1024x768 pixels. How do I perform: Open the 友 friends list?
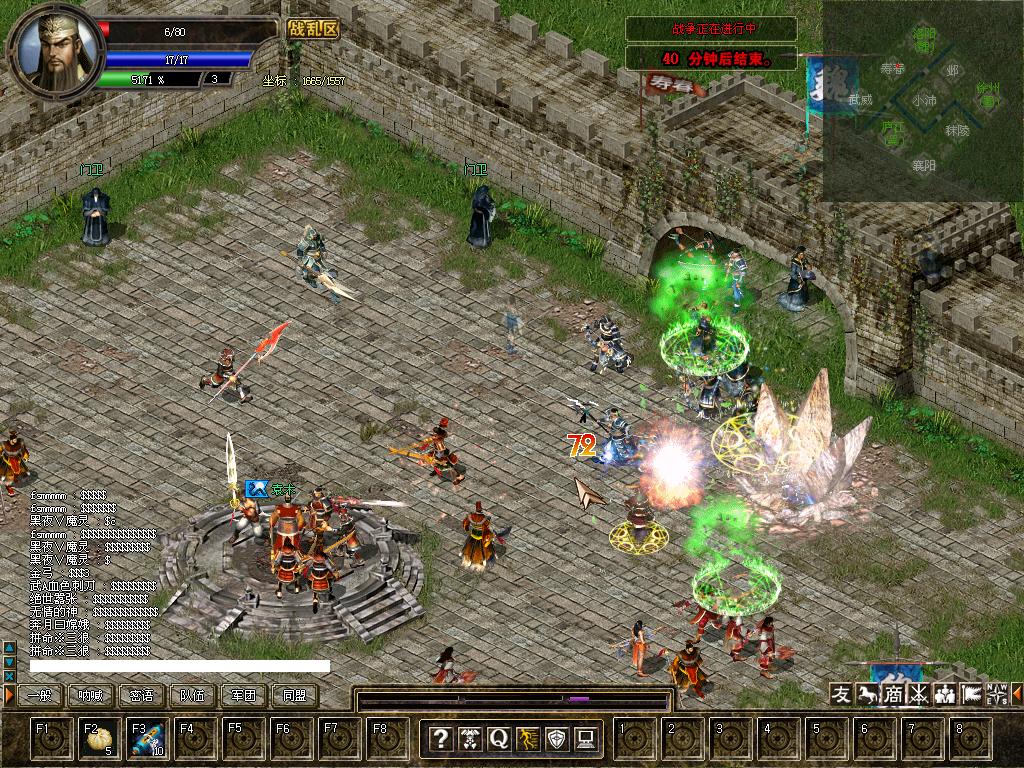(842, 694)
